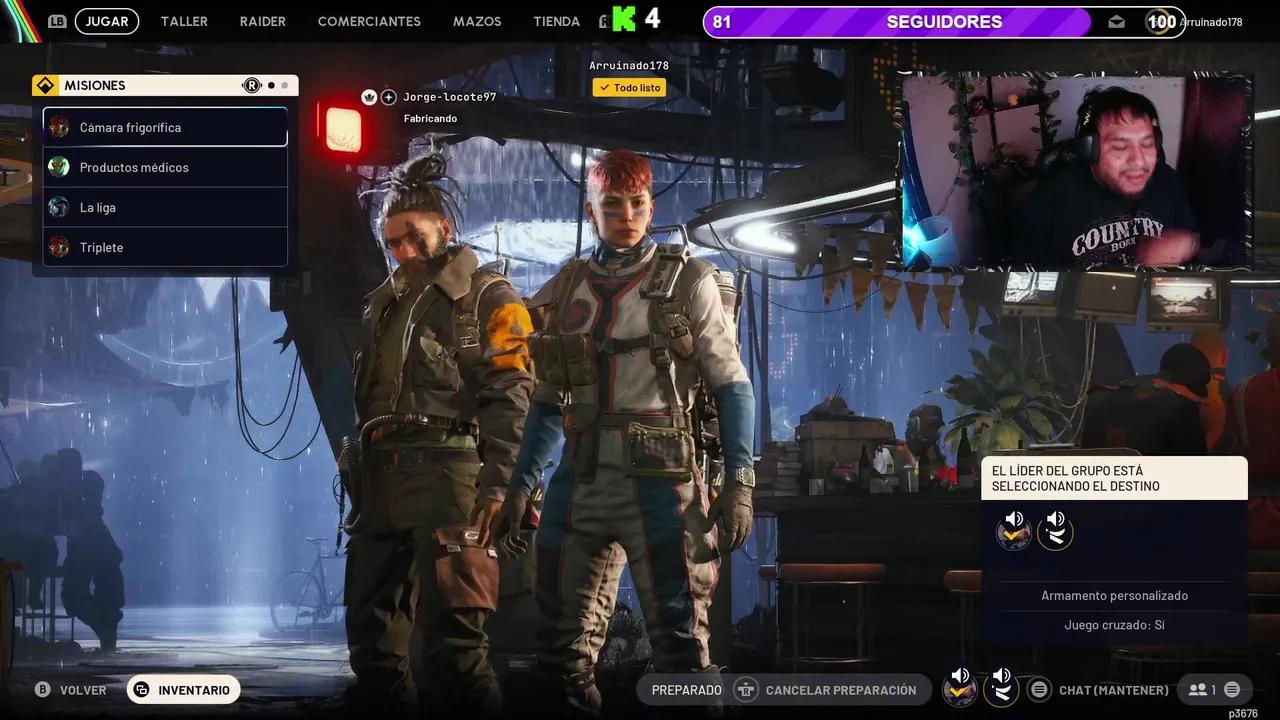Toggle your own voice icon in bottom bar
The width and height of the screenshot is (1280, 720).
[1002, 688]
